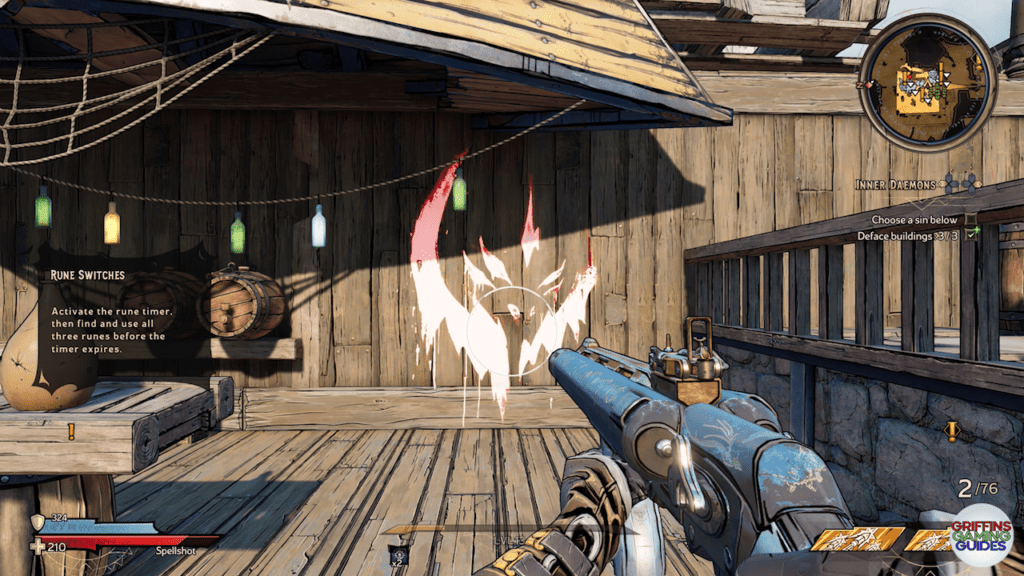Tick the Choose a sin below checkbox
Viewport: 1024px width, 576px height.
[972, 219]
